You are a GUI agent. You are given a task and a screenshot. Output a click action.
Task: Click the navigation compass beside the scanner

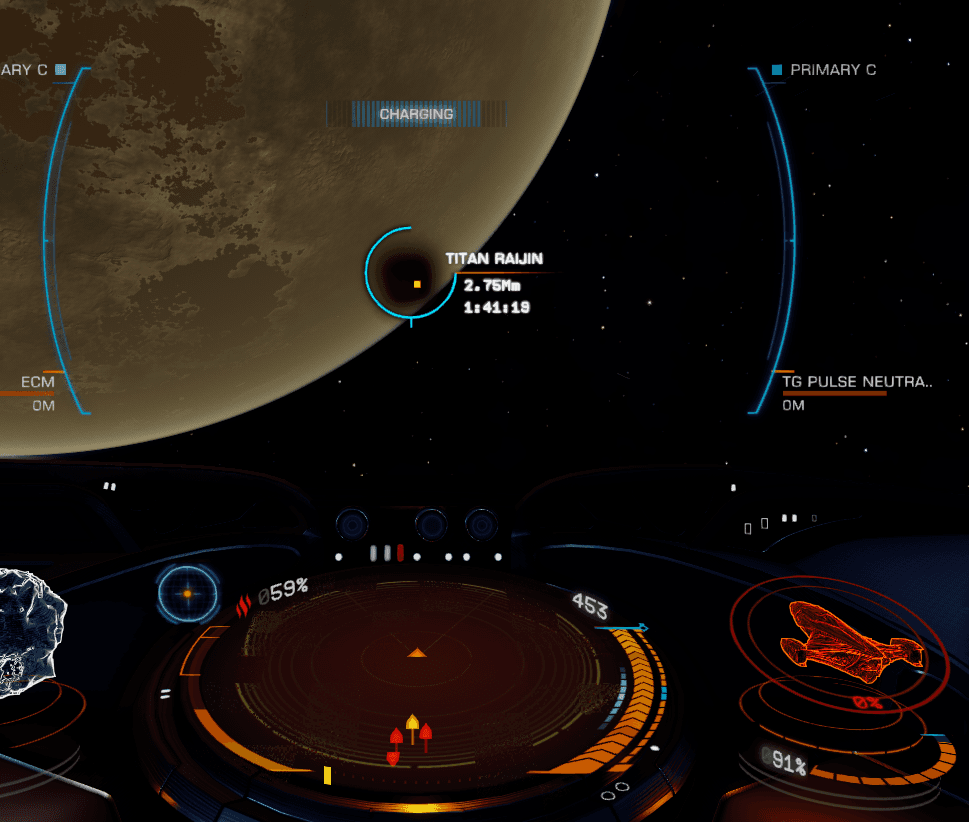187,593
